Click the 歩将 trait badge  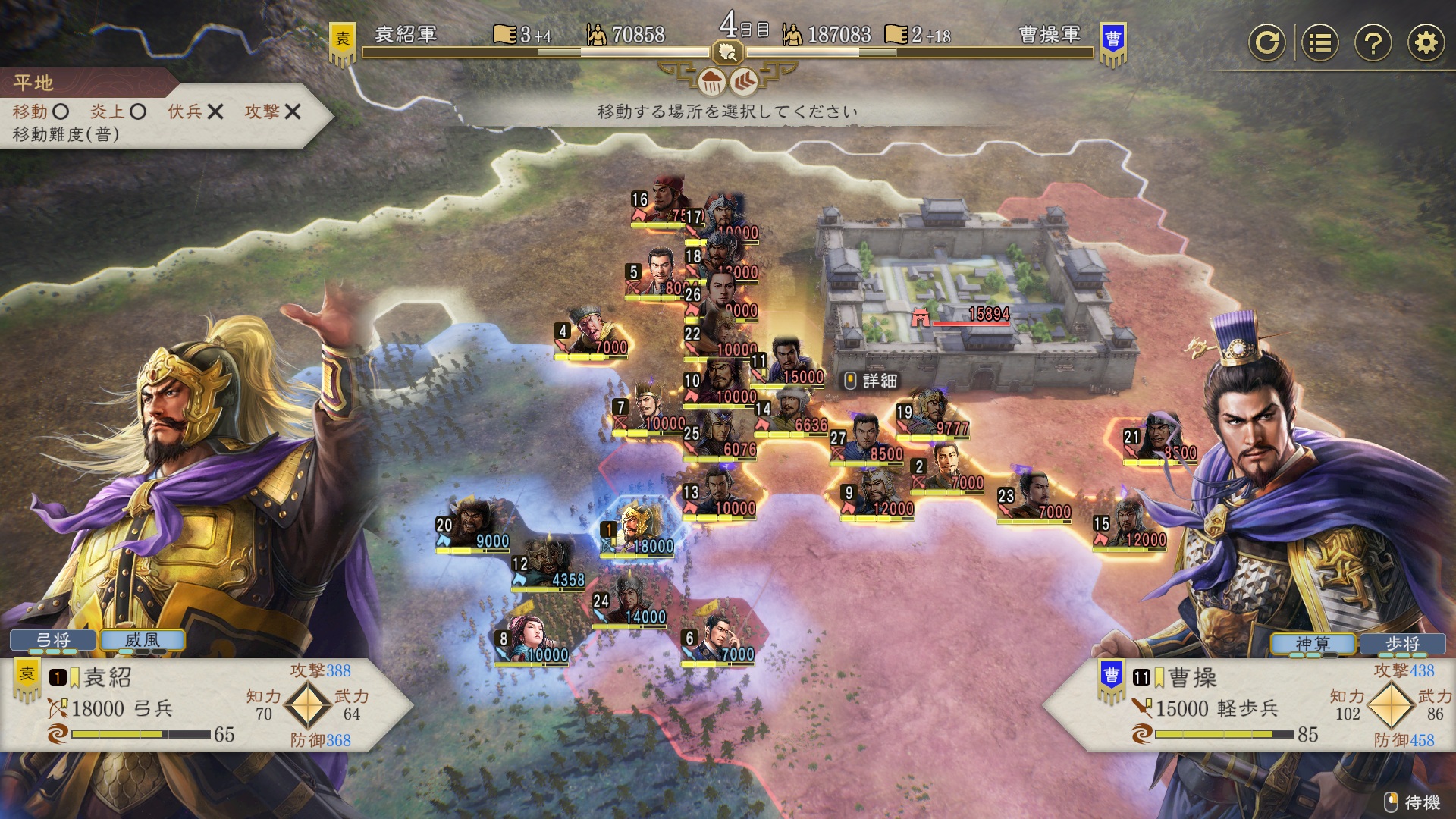(x=1403, y=644)
